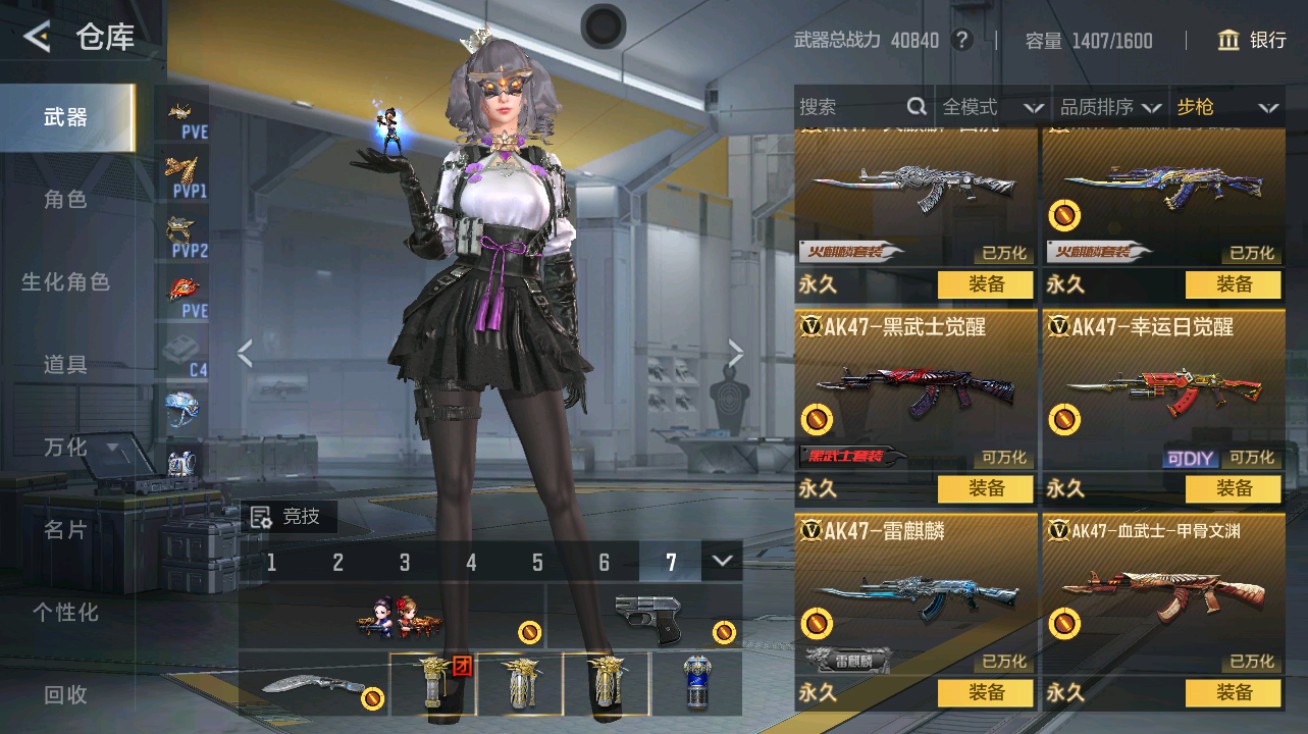Equip AK47-雷麒麟 using its 装备 button
This screenshot has width=1308, height=734.
pyautogui.click(x=987, y=692)
